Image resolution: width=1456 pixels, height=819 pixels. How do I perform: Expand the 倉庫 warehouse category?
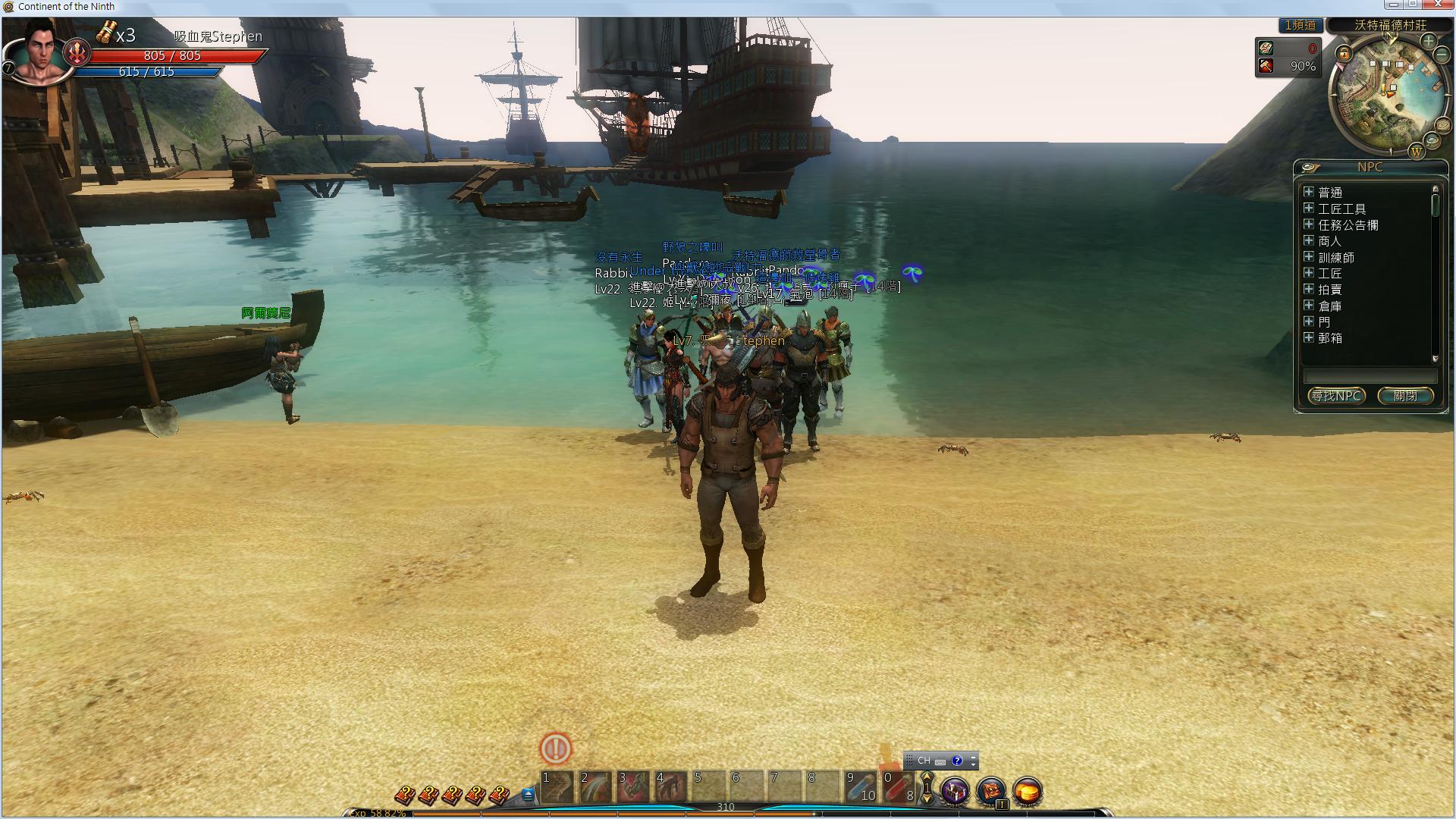[1309, 306]
